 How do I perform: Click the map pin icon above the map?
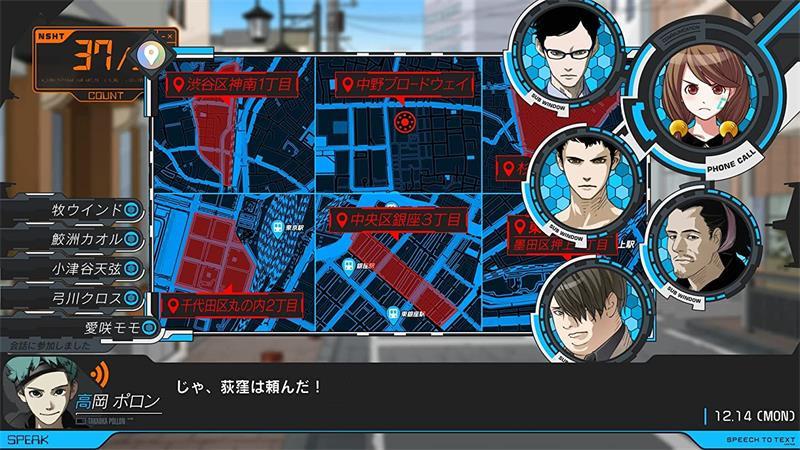[x=149, y=51]
